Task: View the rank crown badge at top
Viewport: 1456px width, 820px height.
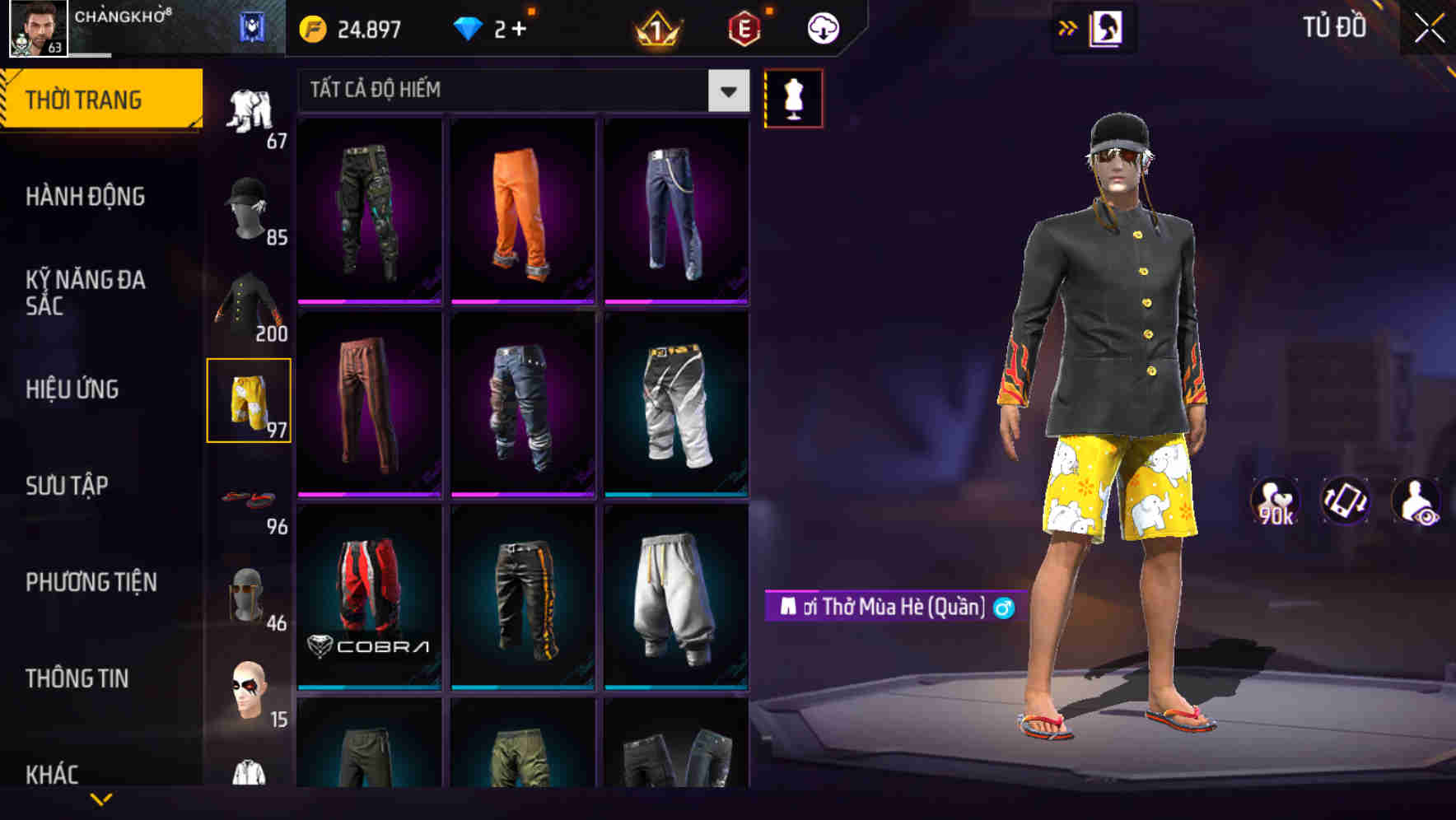Action: click(x=658, y=26)
